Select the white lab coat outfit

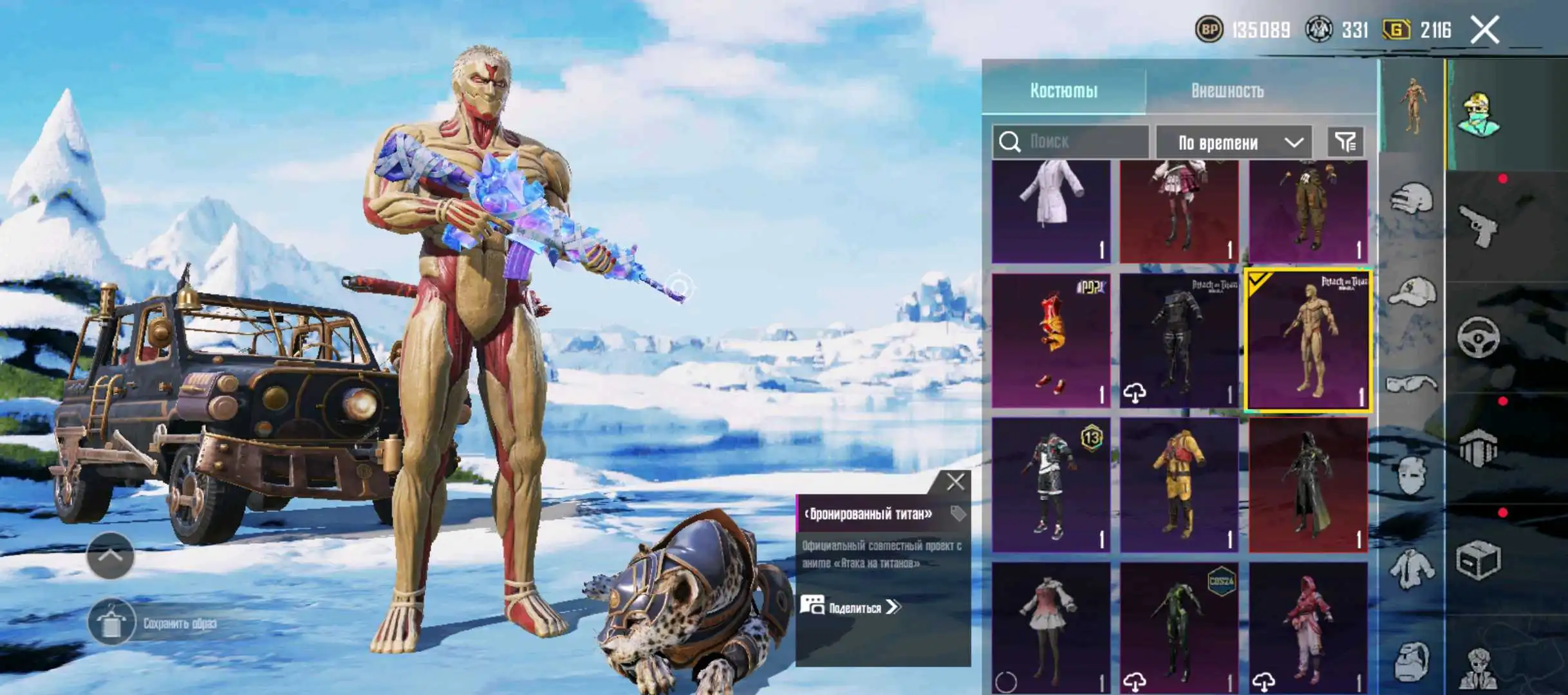(x=1050, y=211)
